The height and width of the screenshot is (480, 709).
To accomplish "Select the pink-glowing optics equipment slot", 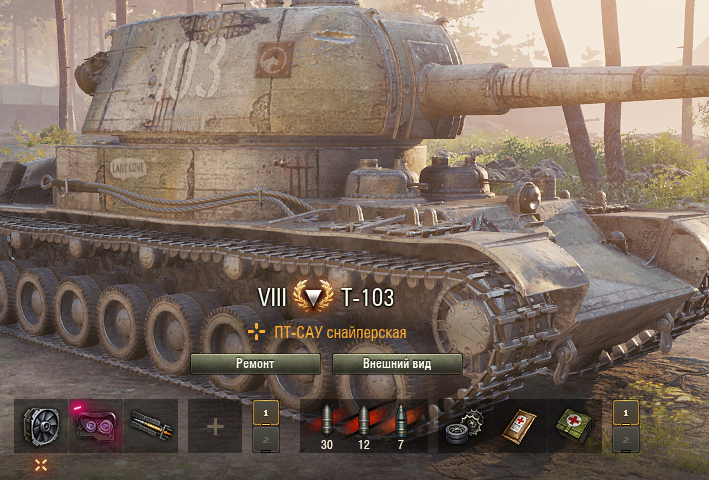I will click(96, 426).
